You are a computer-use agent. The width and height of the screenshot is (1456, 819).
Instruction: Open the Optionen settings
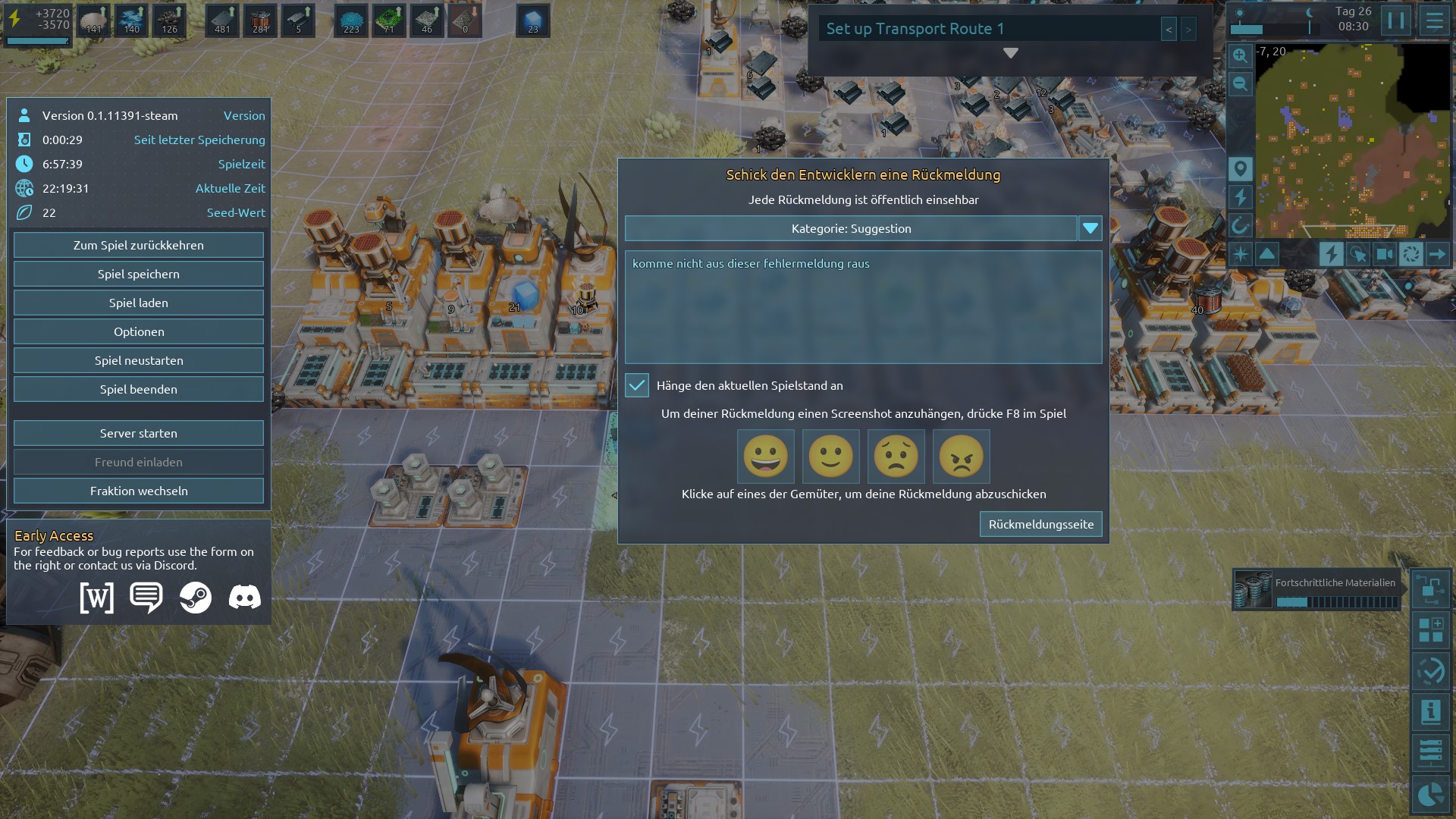coord(139,331)
